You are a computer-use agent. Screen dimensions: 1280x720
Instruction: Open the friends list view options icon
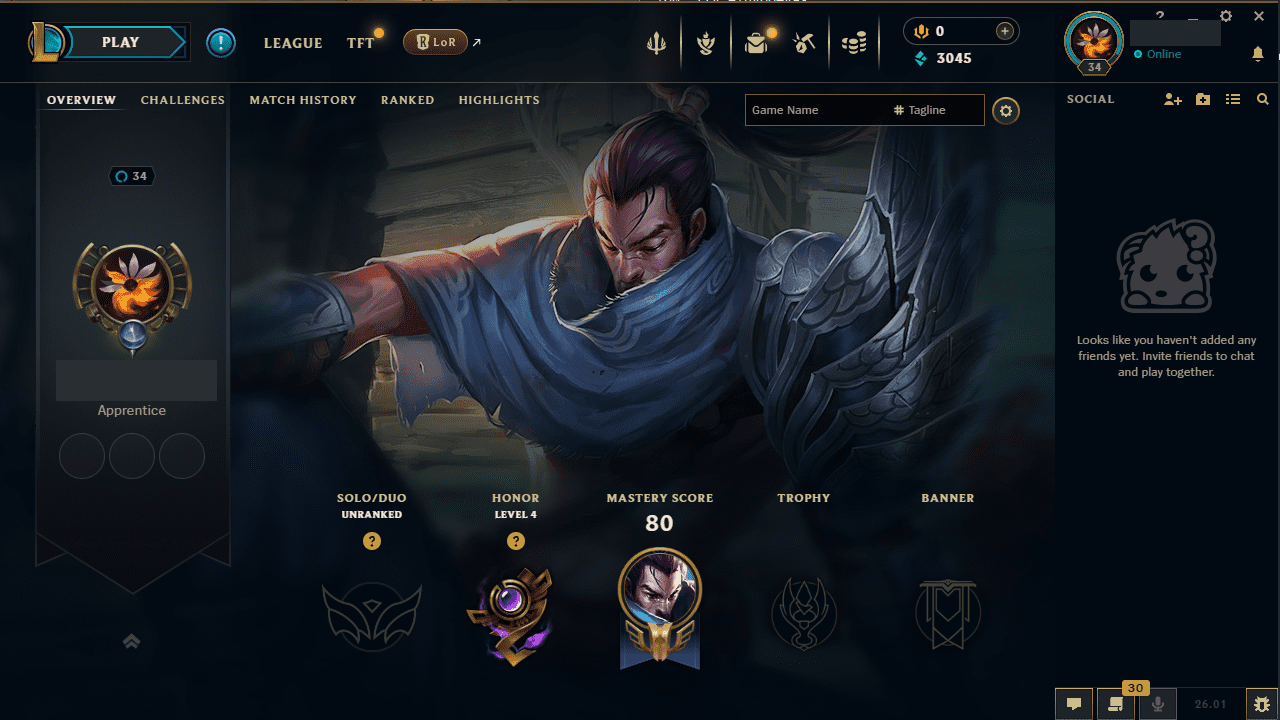[x=1233, y=99]
